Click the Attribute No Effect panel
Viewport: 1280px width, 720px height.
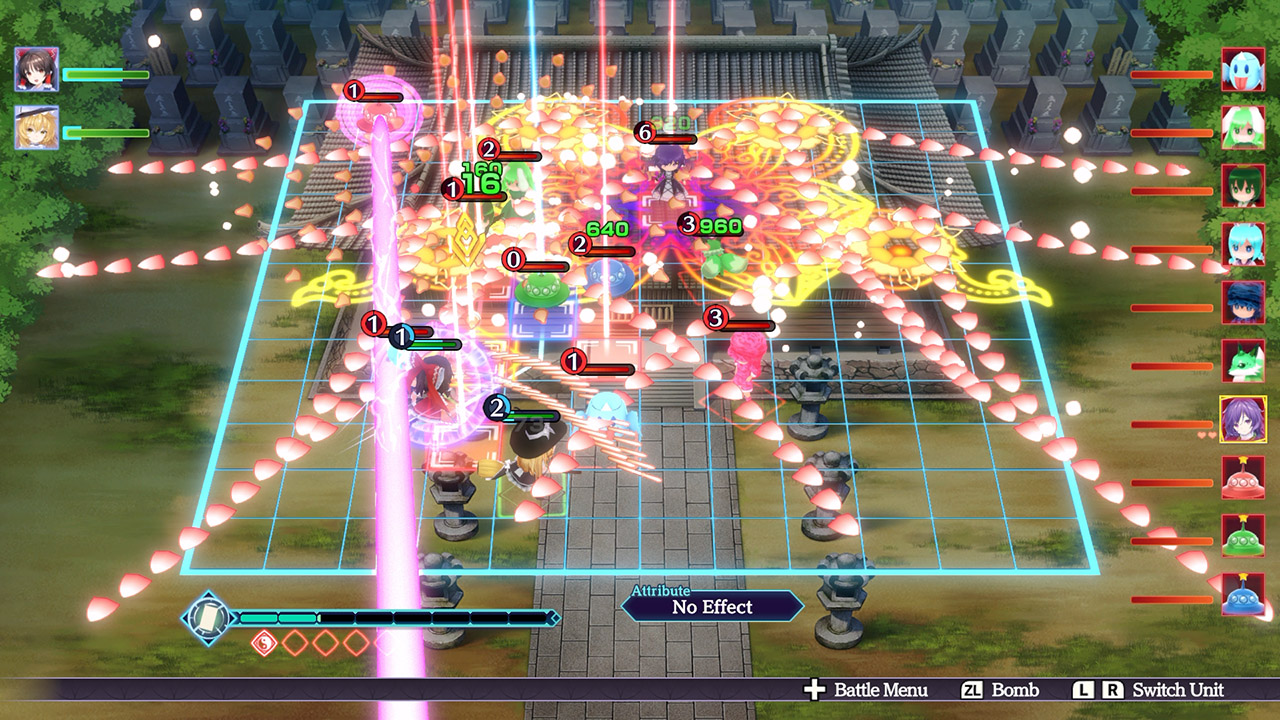[x=712, y=606]
